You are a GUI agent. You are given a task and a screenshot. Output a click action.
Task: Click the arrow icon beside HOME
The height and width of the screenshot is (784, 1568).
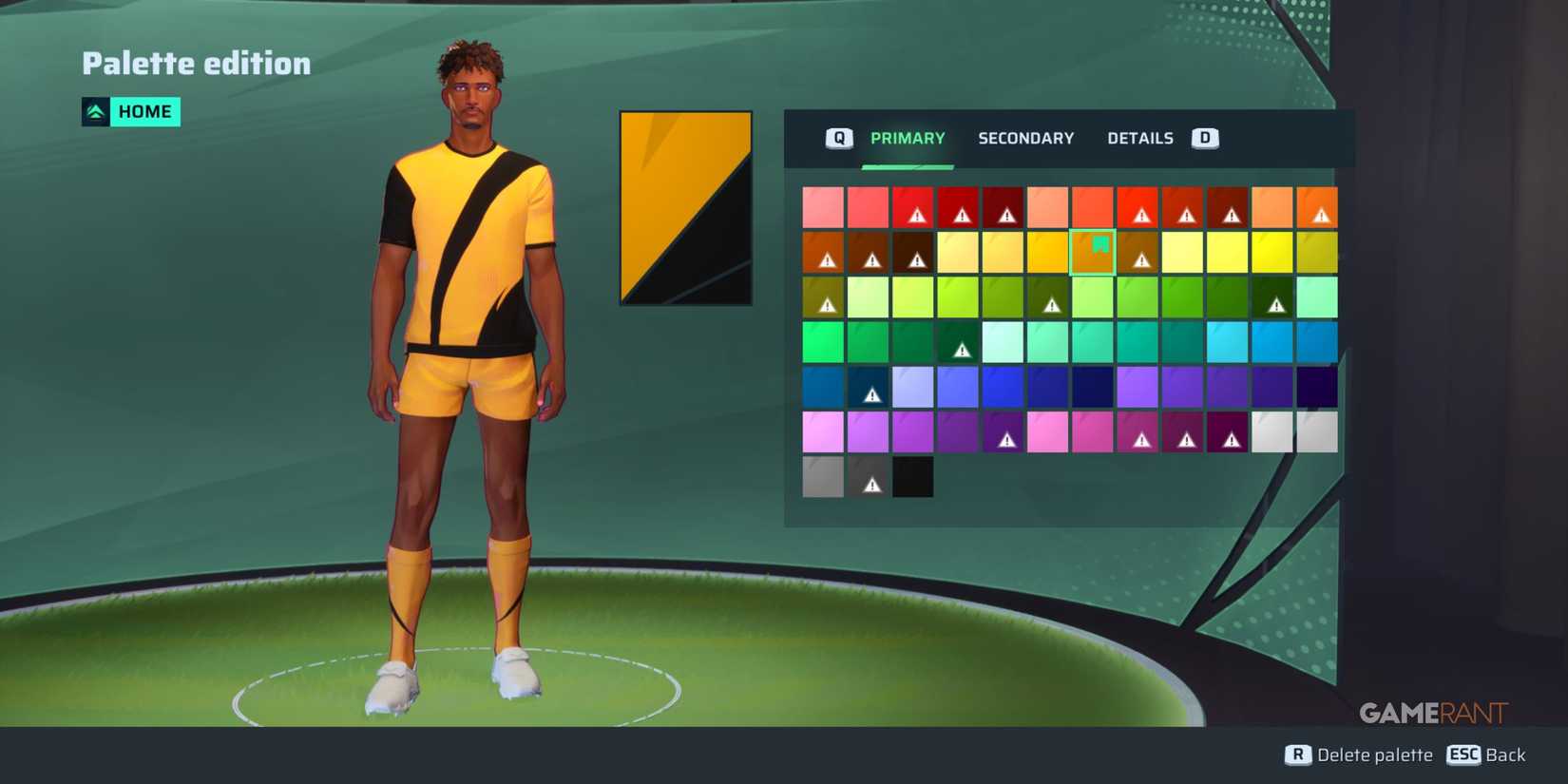click(x=96, y=111)
